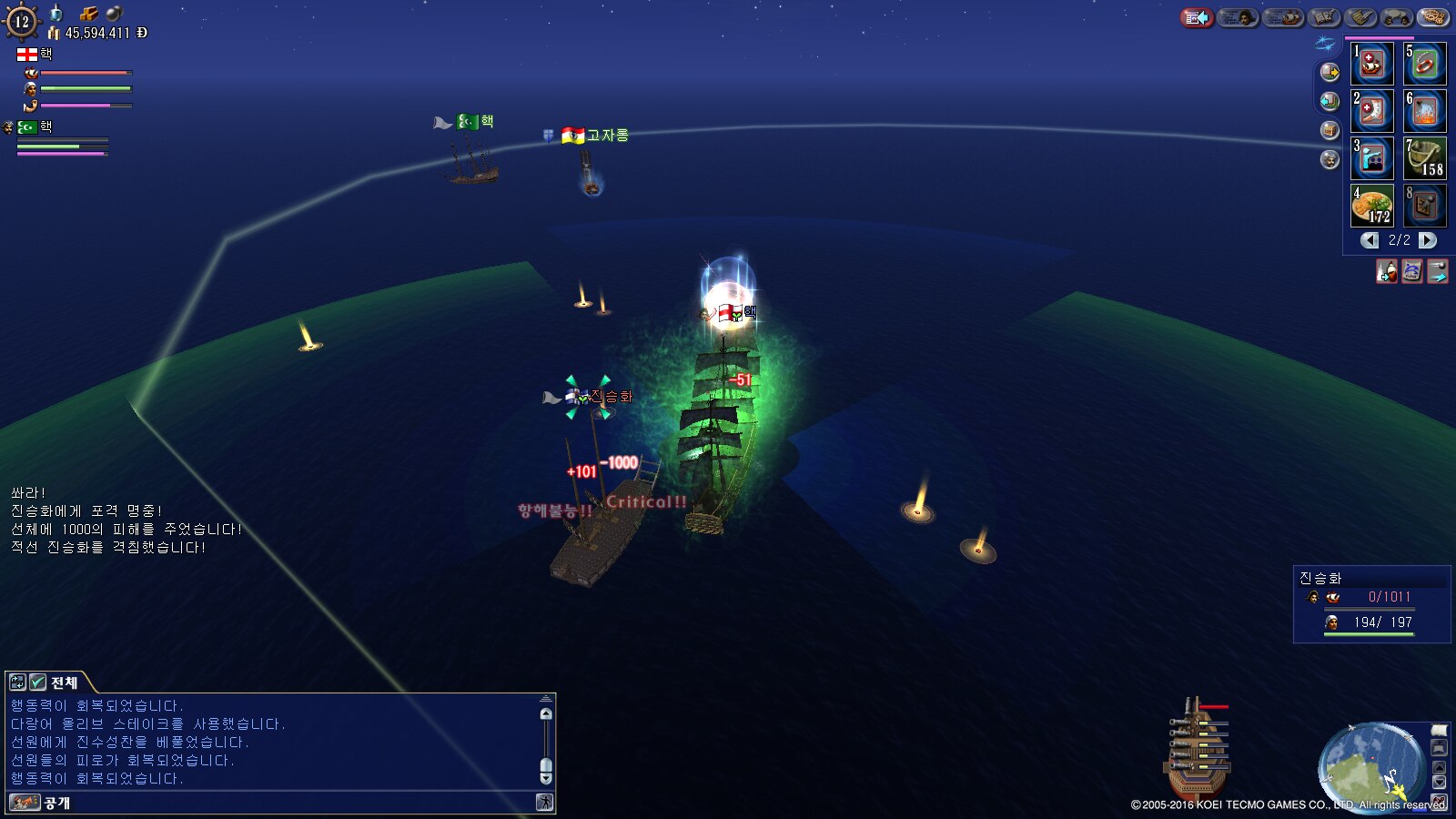Open the chat channel megaphone selector
Screen dimensions: 1456x819
point(25,803)
